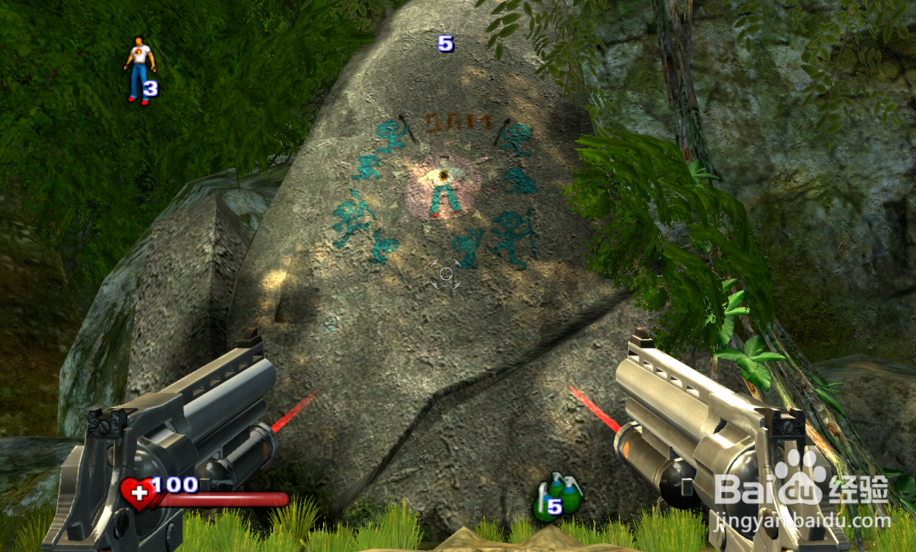Click the Sam lives character icon

pyautogui.click(x=138, y=68)
